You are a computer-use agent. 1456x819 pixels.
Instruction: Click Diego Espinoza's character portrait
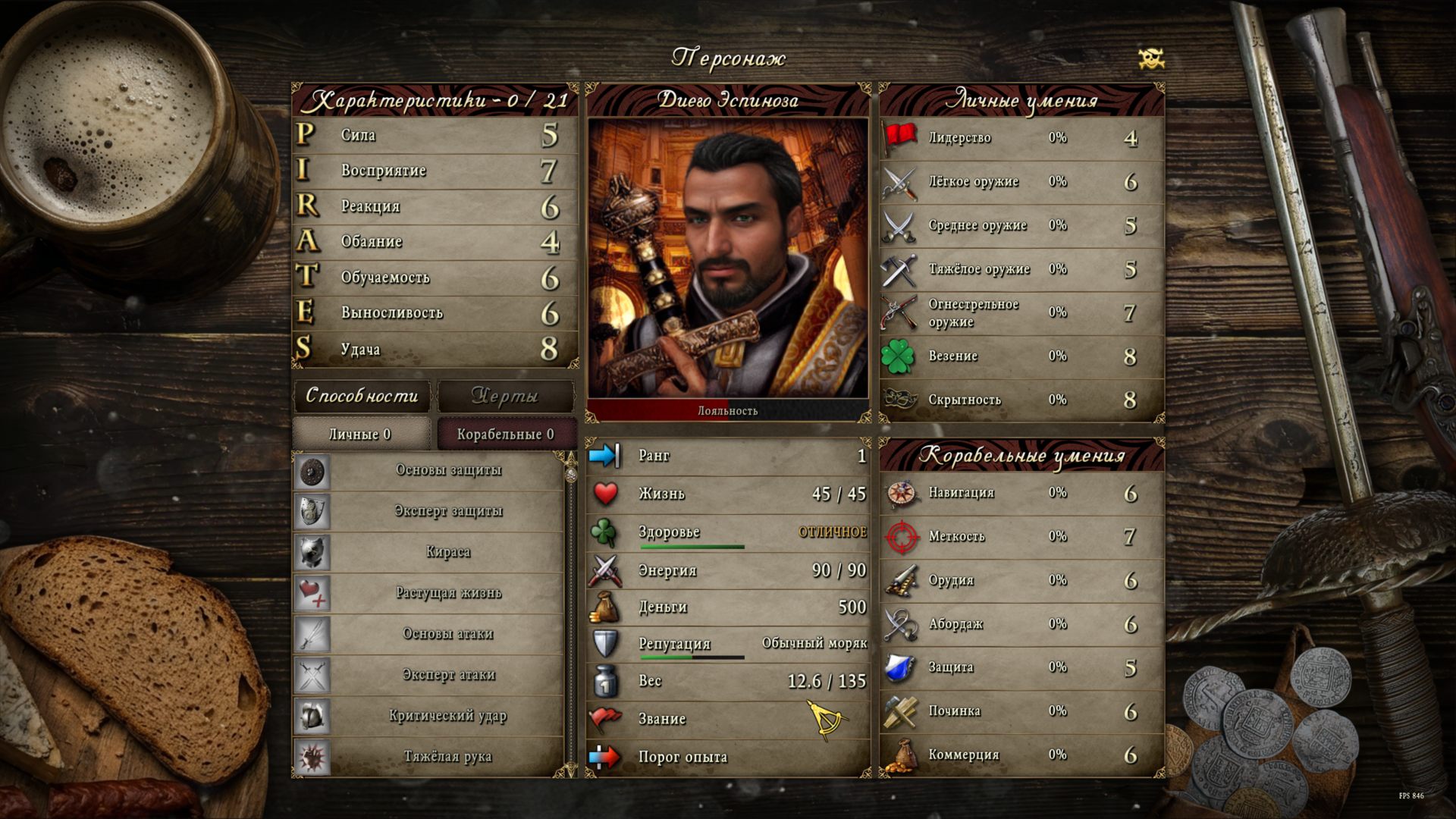coord(728,258)
